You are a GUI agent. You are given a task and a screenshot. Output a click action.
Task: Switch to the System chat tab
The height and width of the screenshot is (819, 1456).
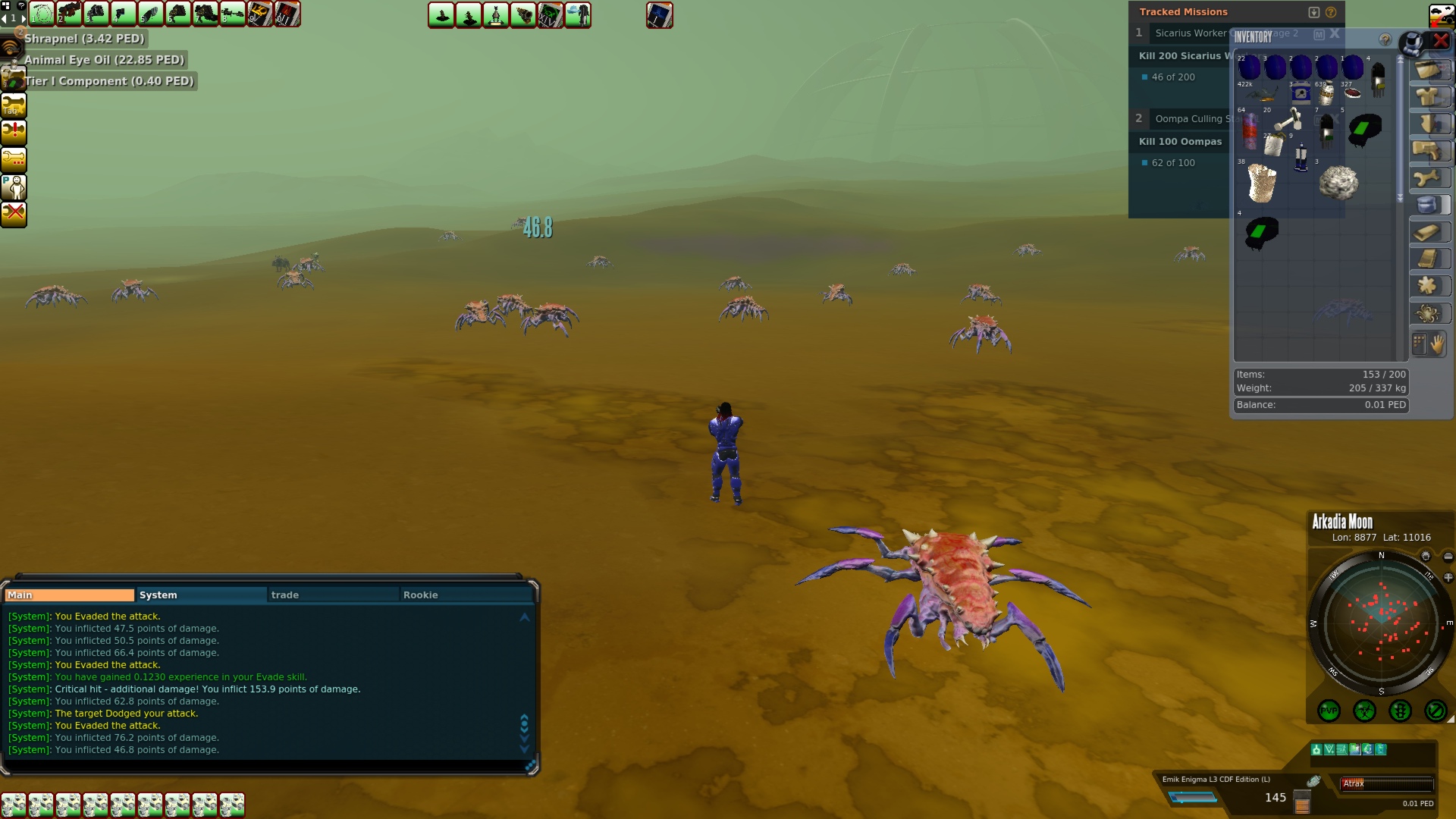click(201, 595)
